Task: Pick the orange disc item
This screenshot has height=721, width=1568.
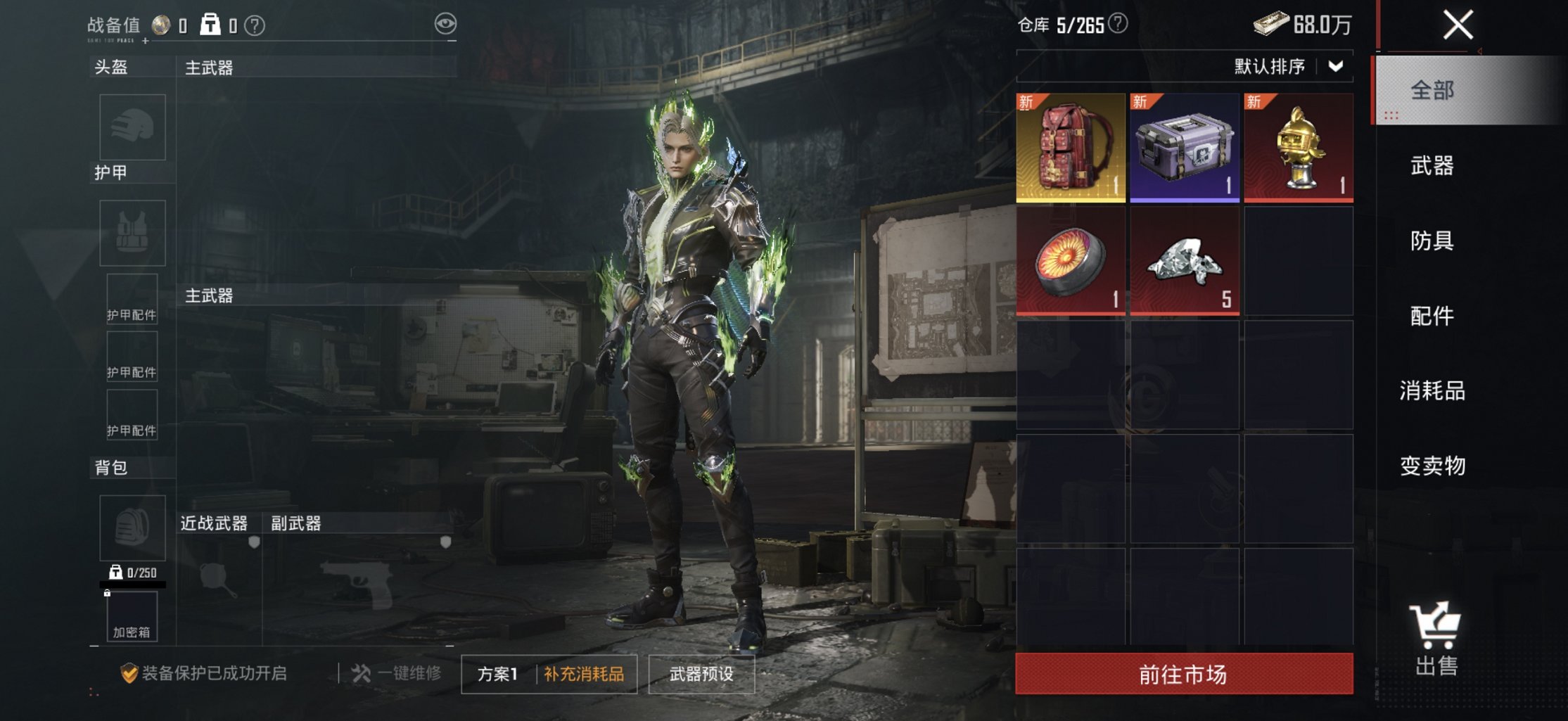Action: click(x=1071, y=262)
